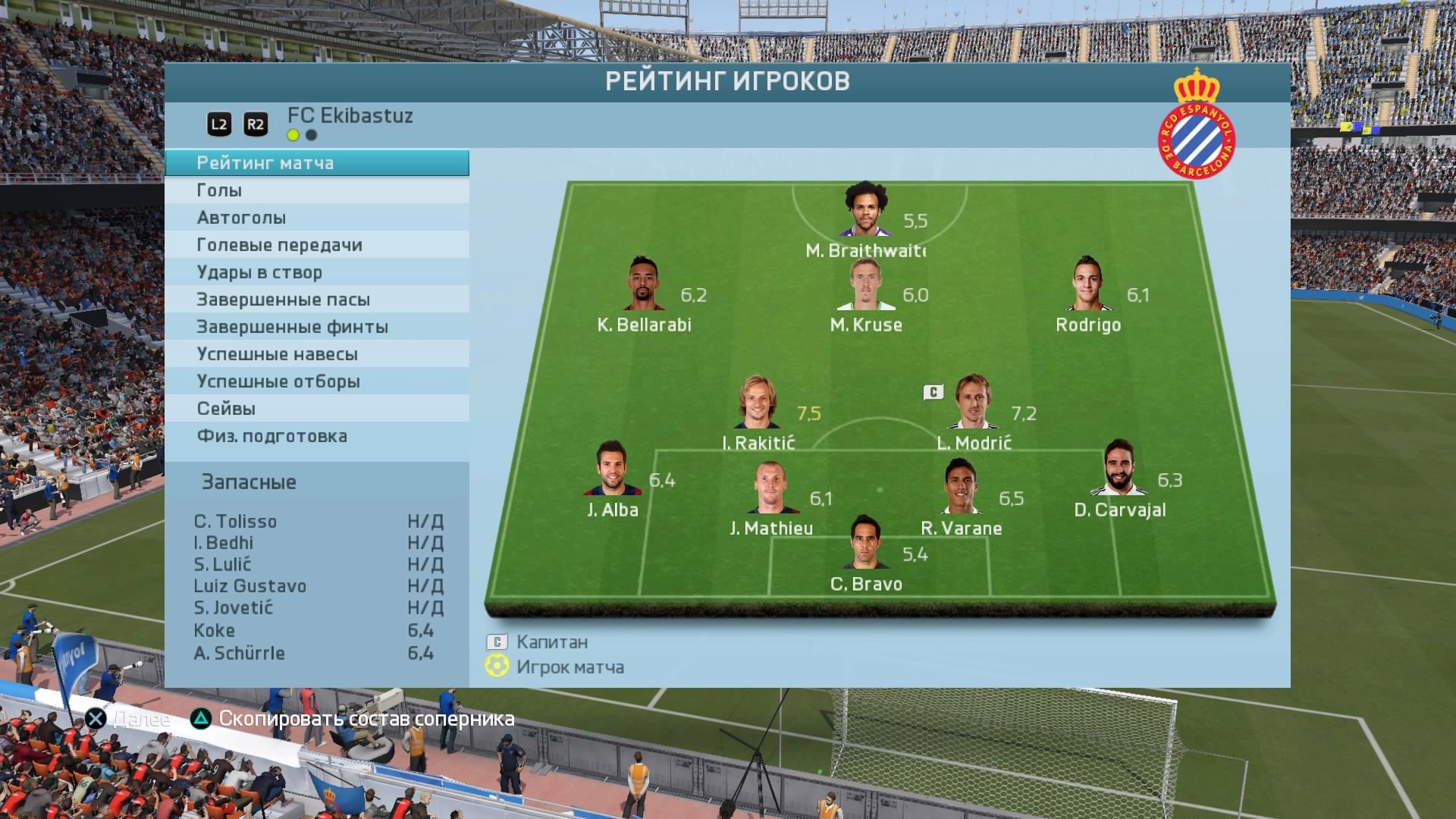Select Физ. подготовка stat row
Image resolution: width=1456 pixels, height=819 pixels.
pos(316,436)
